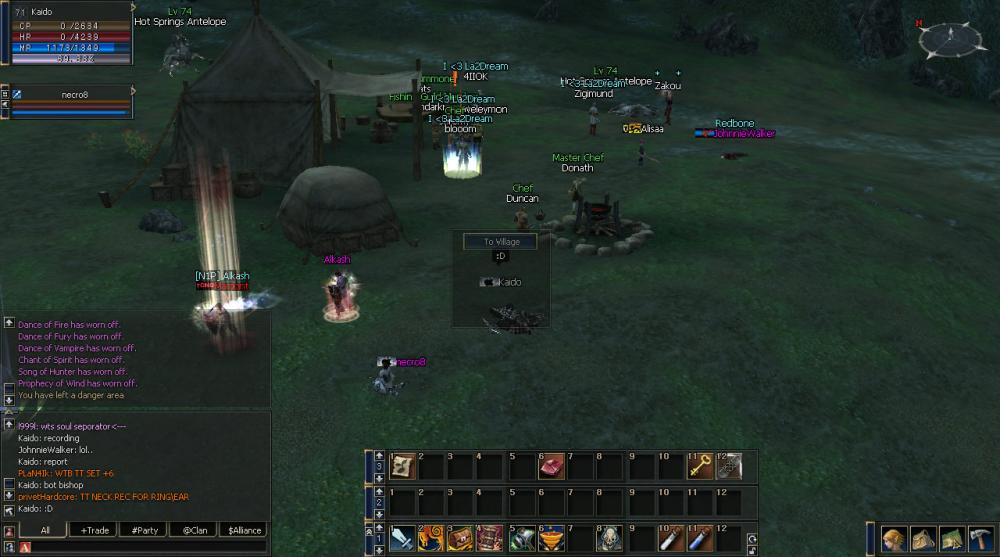Use the sword attack skill in slot 1
Screen dimensions: 1000x557
point(403,539)
